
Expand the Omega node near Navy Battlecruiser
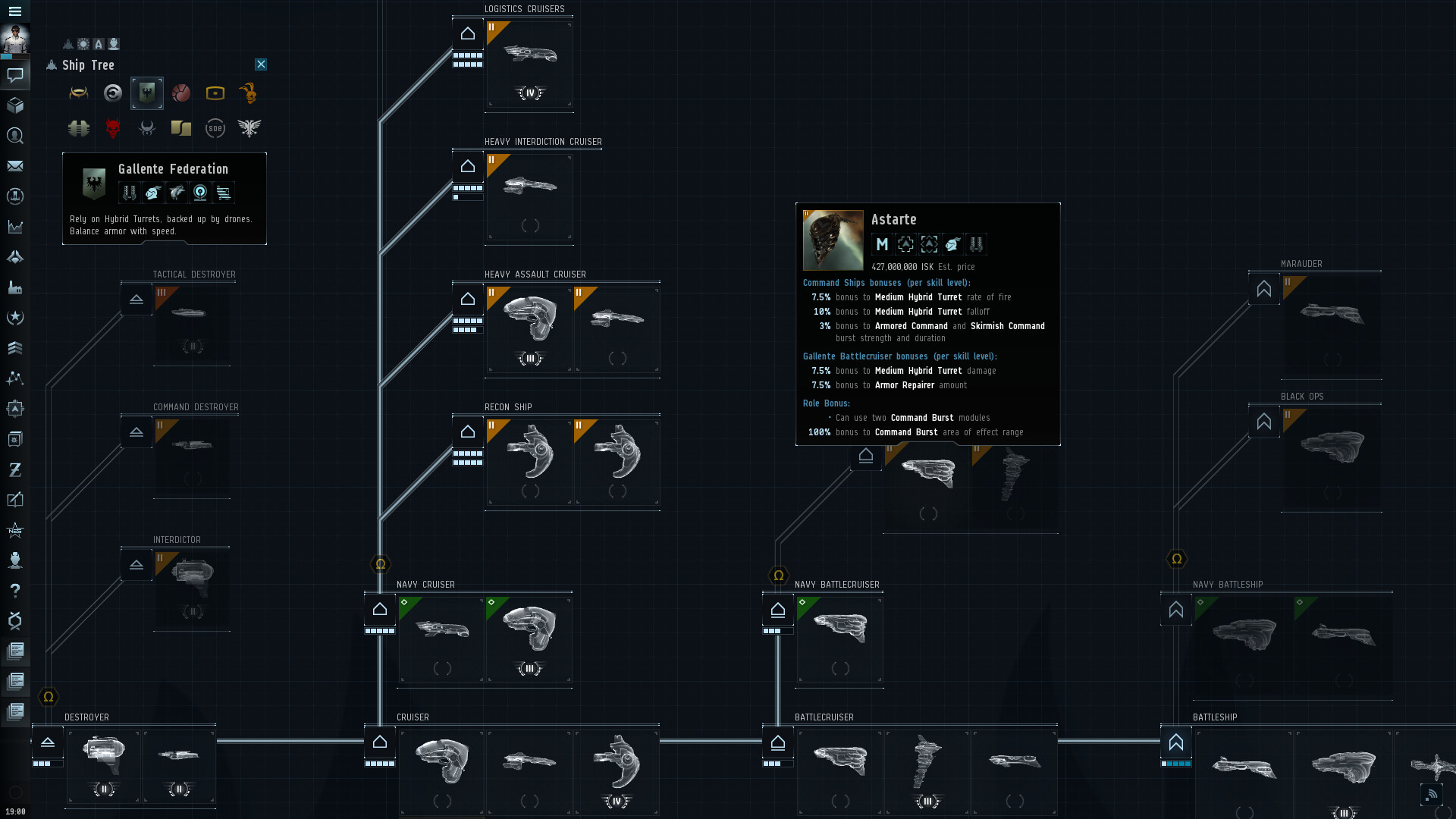[778, 575]
